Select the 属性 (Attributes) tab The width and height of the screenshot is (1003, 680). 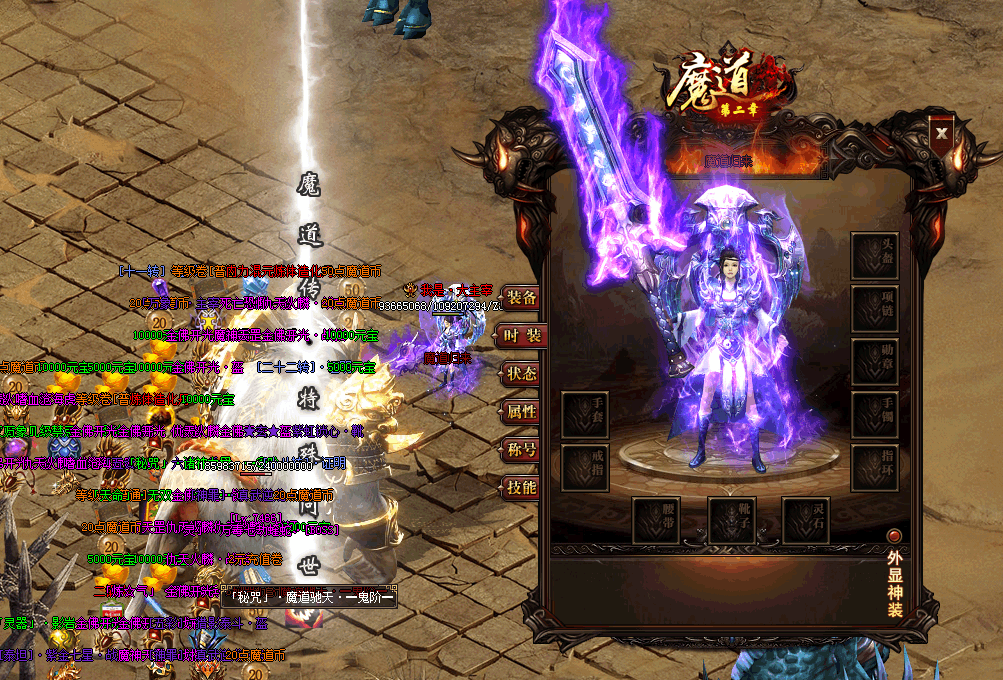(x=520, y=411)
